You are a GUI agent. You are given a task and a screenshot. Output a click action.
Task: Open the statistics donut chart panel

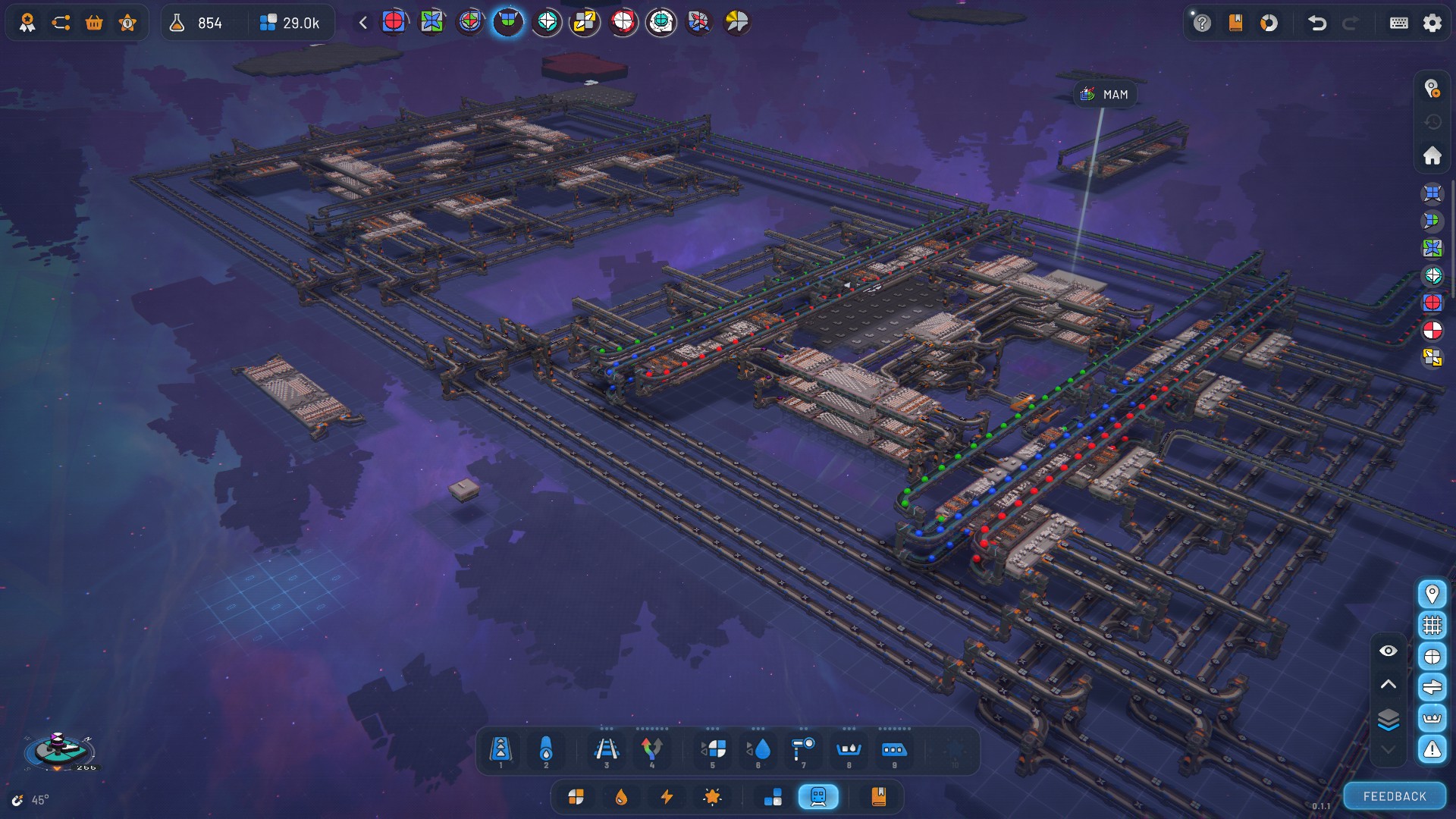coord(1269,23)
